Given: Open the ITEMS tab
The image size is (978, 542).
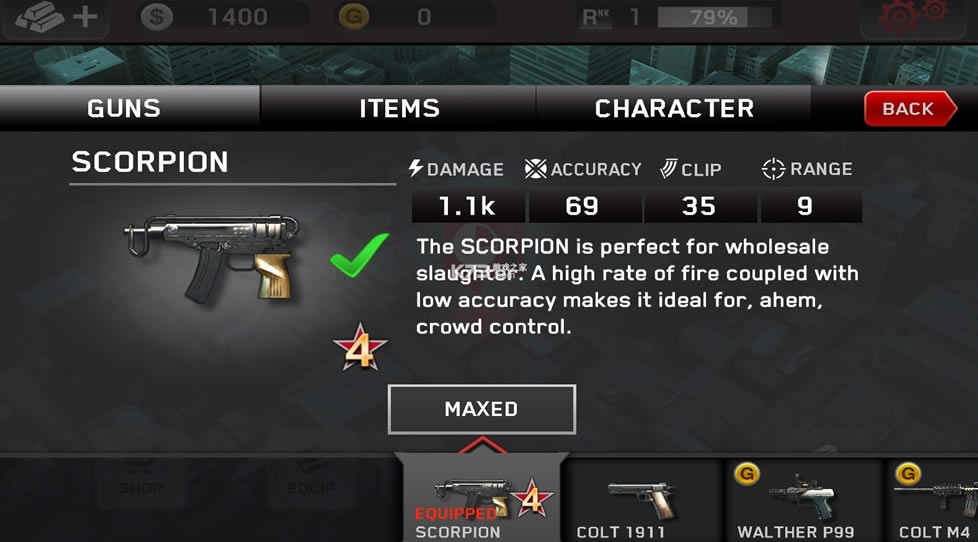Looking at the screenshot, I should coord(399,109).
